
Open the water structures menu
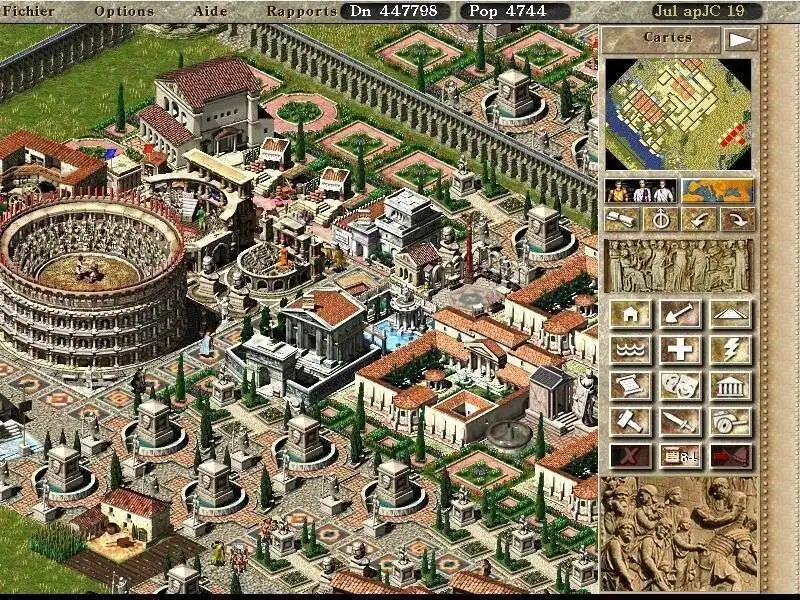[x=630, y=350]
